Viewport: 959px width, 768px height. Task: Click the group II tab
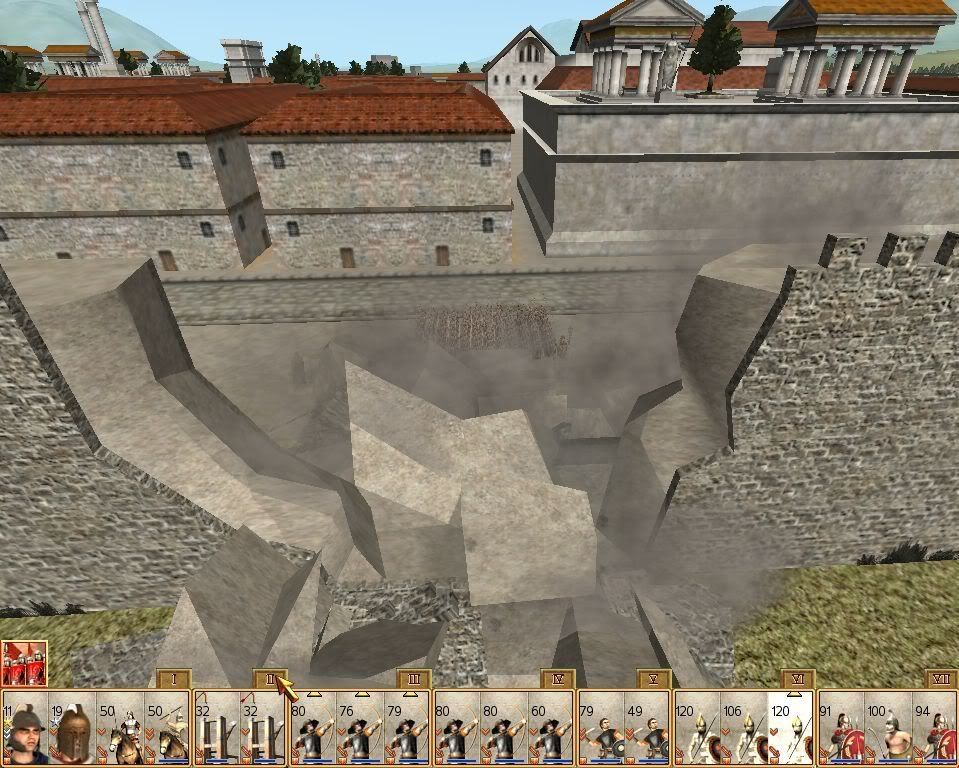[268, 679]
